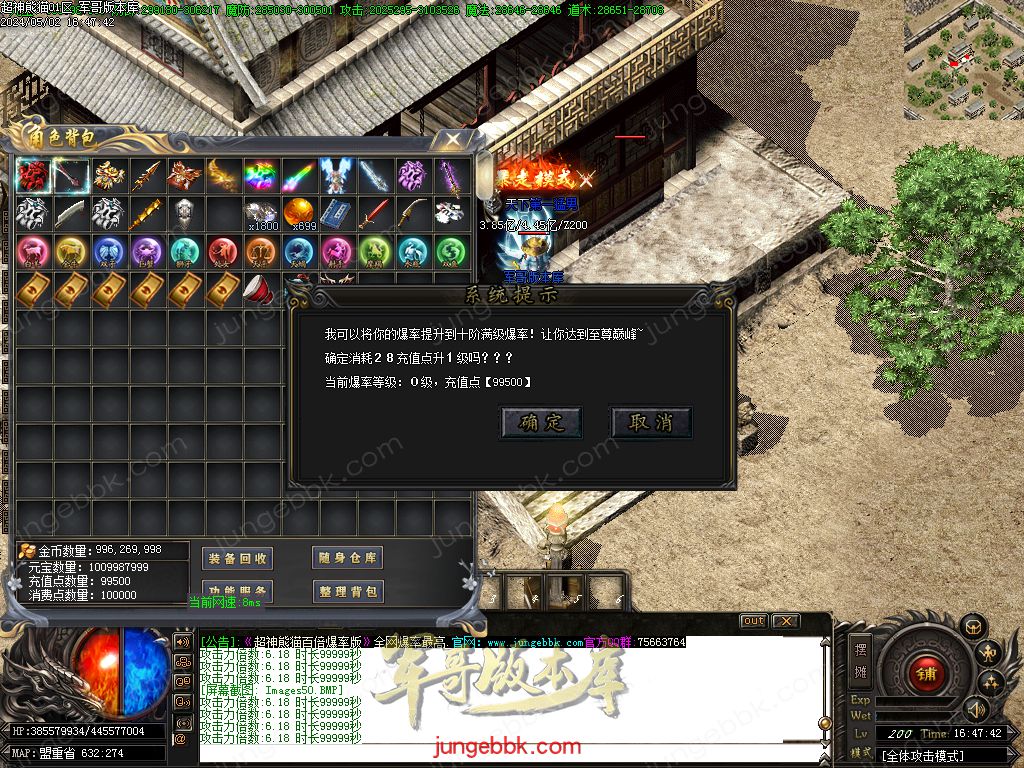1024x768 pixels.
Task: Open the portable warehouse (随身仓库)
Action: tap(347, 558)
